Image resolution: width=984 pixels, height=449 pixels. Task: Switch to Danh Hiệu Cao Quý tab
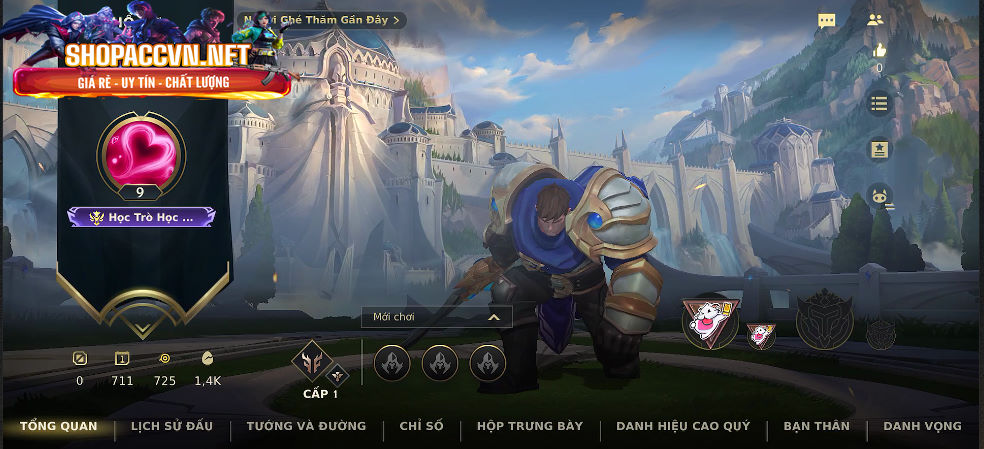pos(683,427)
